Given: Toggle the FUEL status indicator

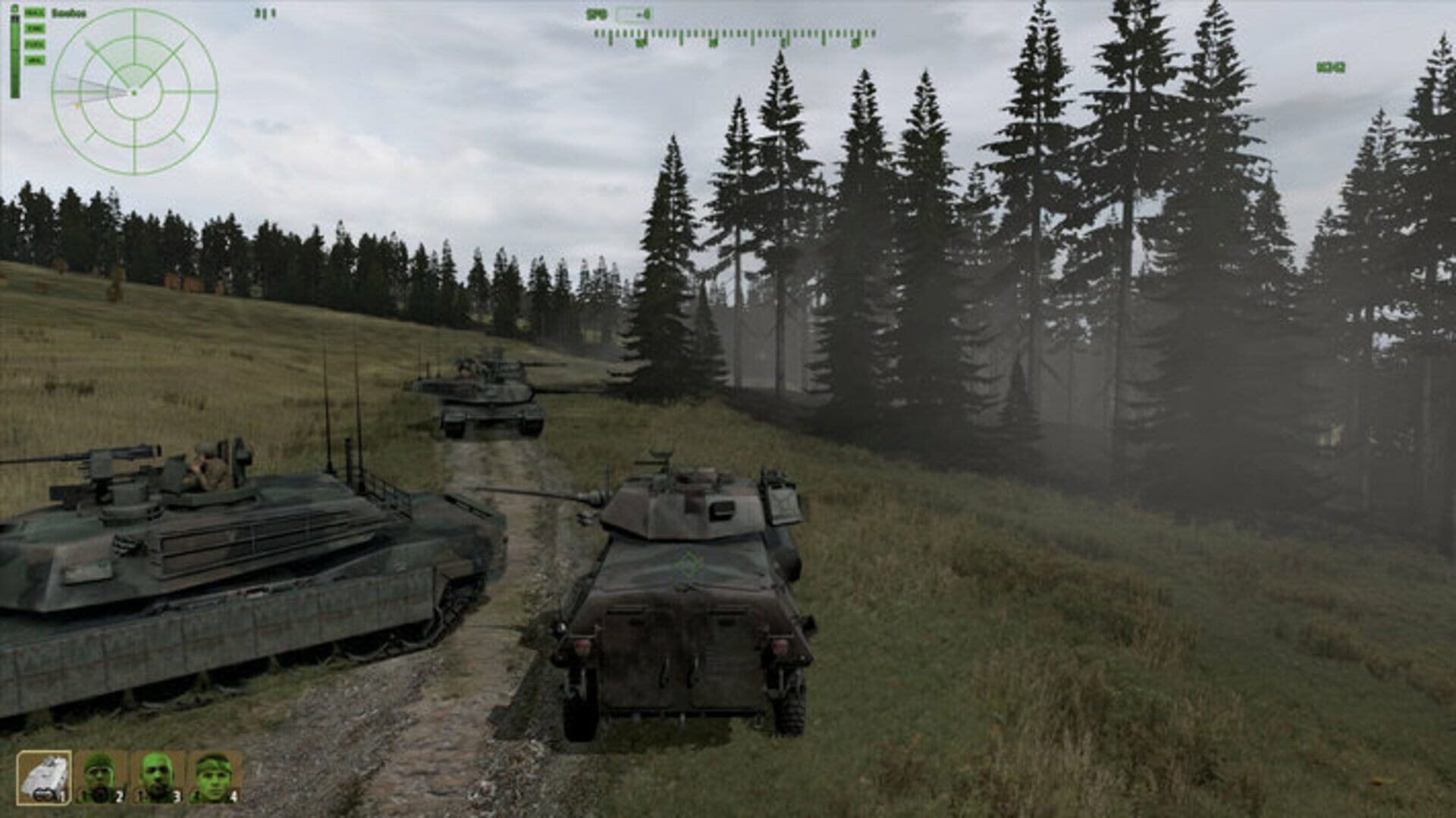Looking at the screenshot, I should pyautogui.click(x=36, y=44).
